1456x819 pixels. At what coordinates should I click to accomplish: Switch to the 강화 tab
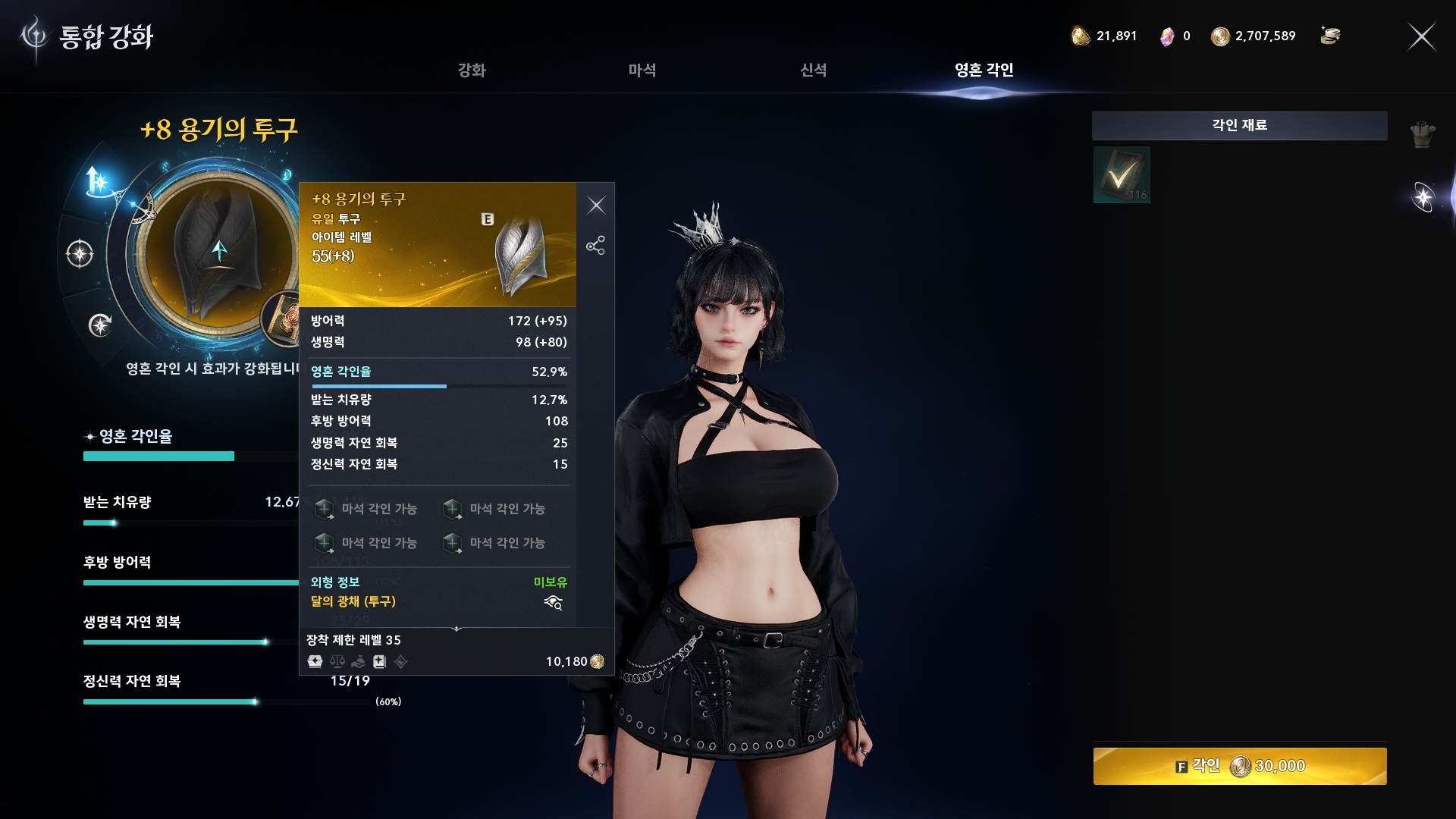pos(471,71)
